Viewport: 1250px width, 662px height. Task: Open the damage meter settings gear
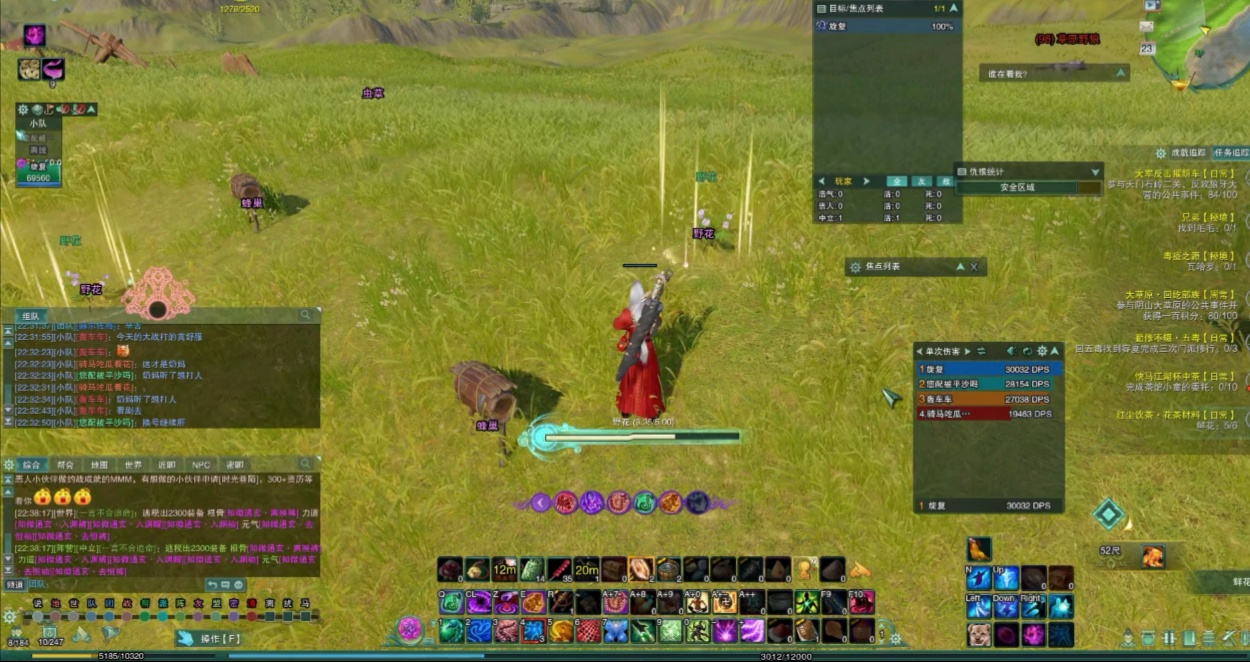(1042, 351)
